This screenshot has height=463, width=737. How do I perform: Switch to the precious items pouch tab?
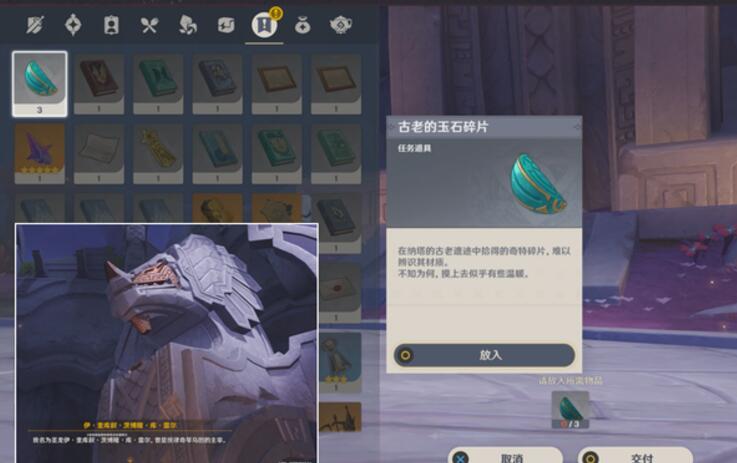[302, 26]
